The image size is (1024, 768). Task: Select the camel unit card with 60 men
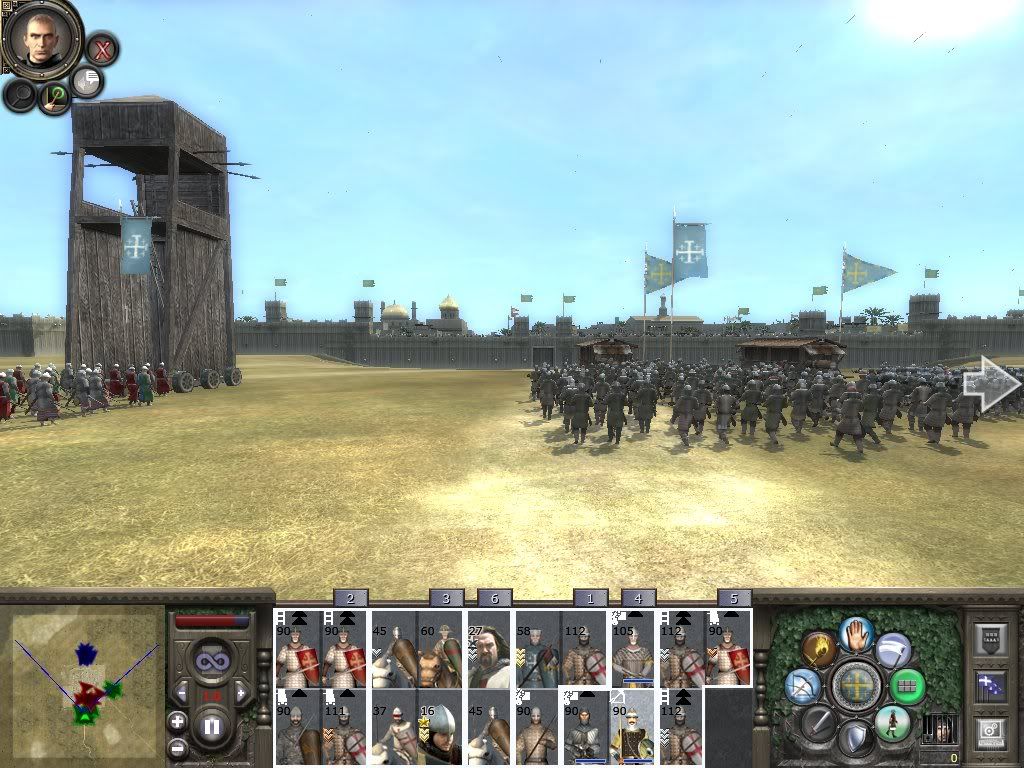[440, 648]
